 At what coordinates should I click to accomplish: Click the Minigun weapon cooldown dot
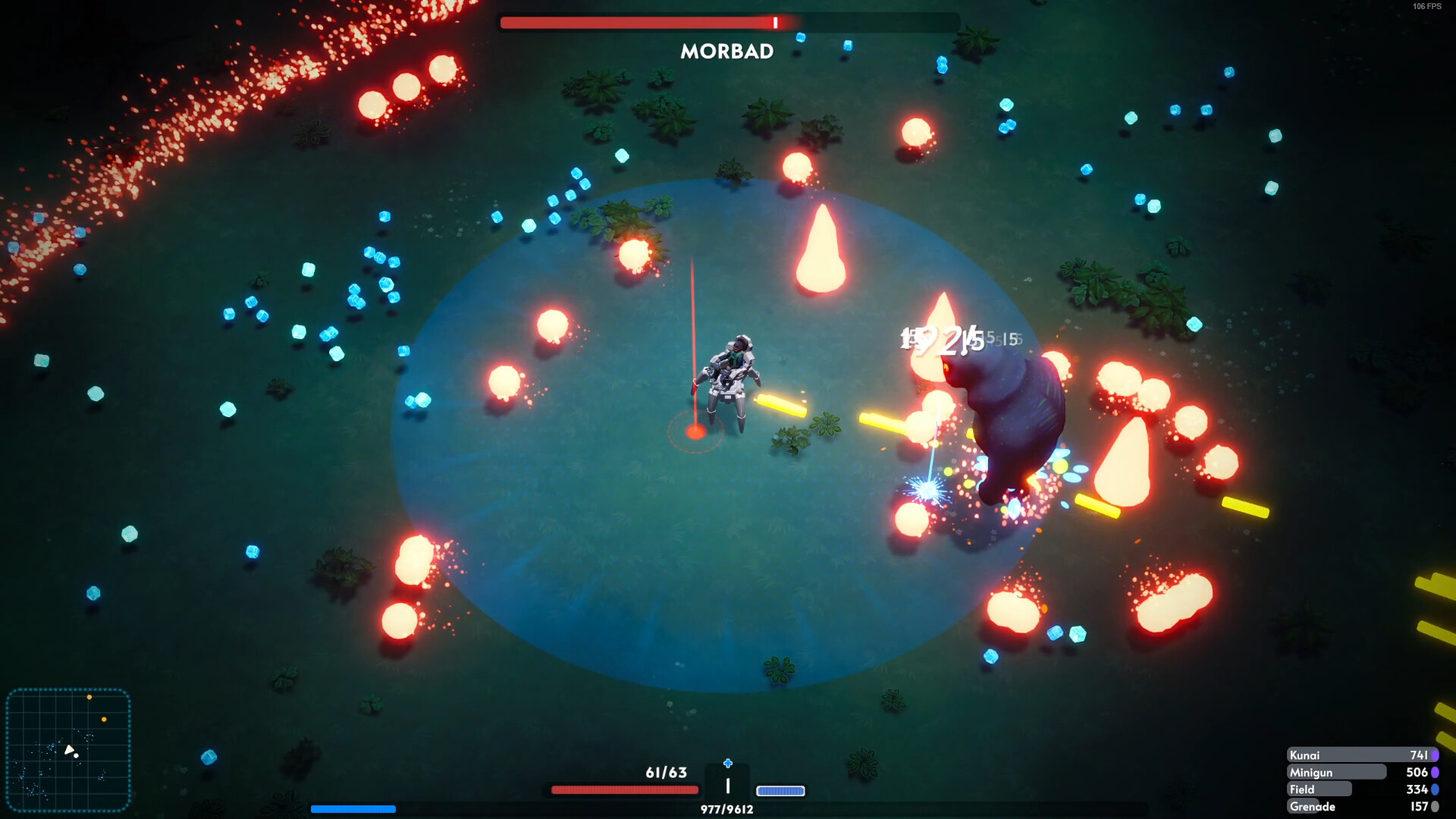[x=1436, y=772]
